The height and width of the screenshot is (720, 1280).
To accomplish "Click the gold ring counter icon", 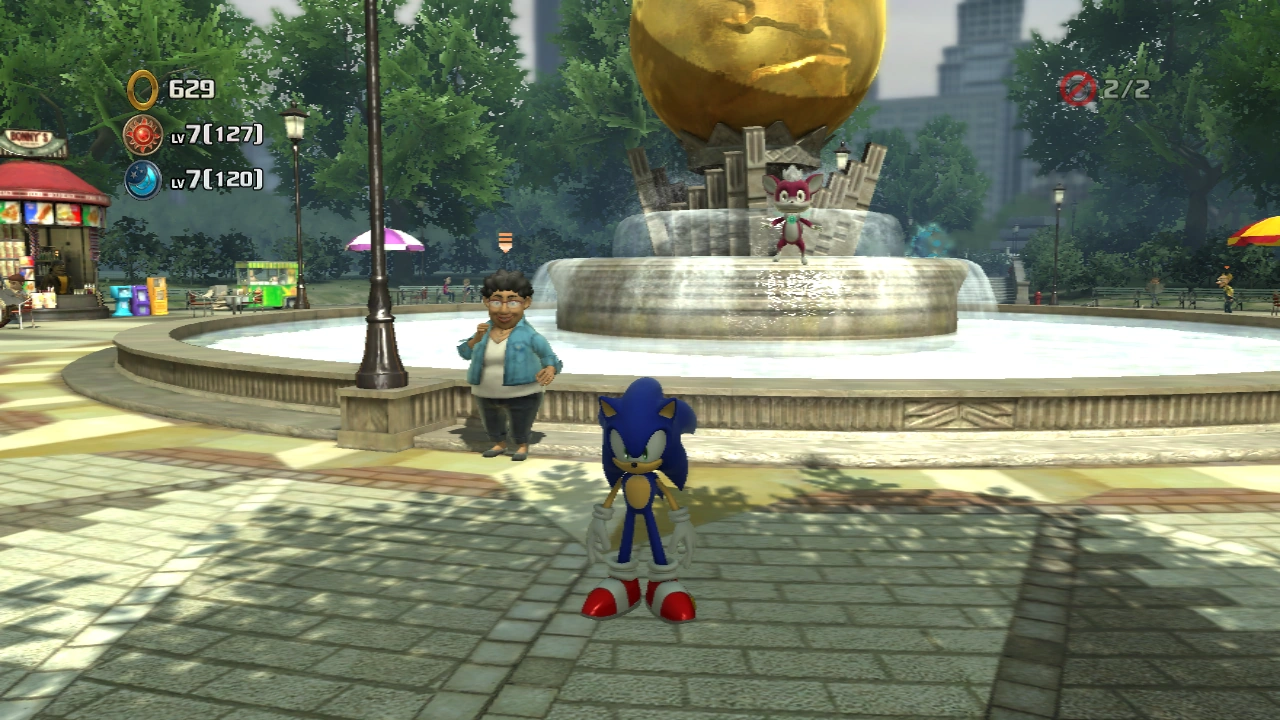I will pos(143,90).
